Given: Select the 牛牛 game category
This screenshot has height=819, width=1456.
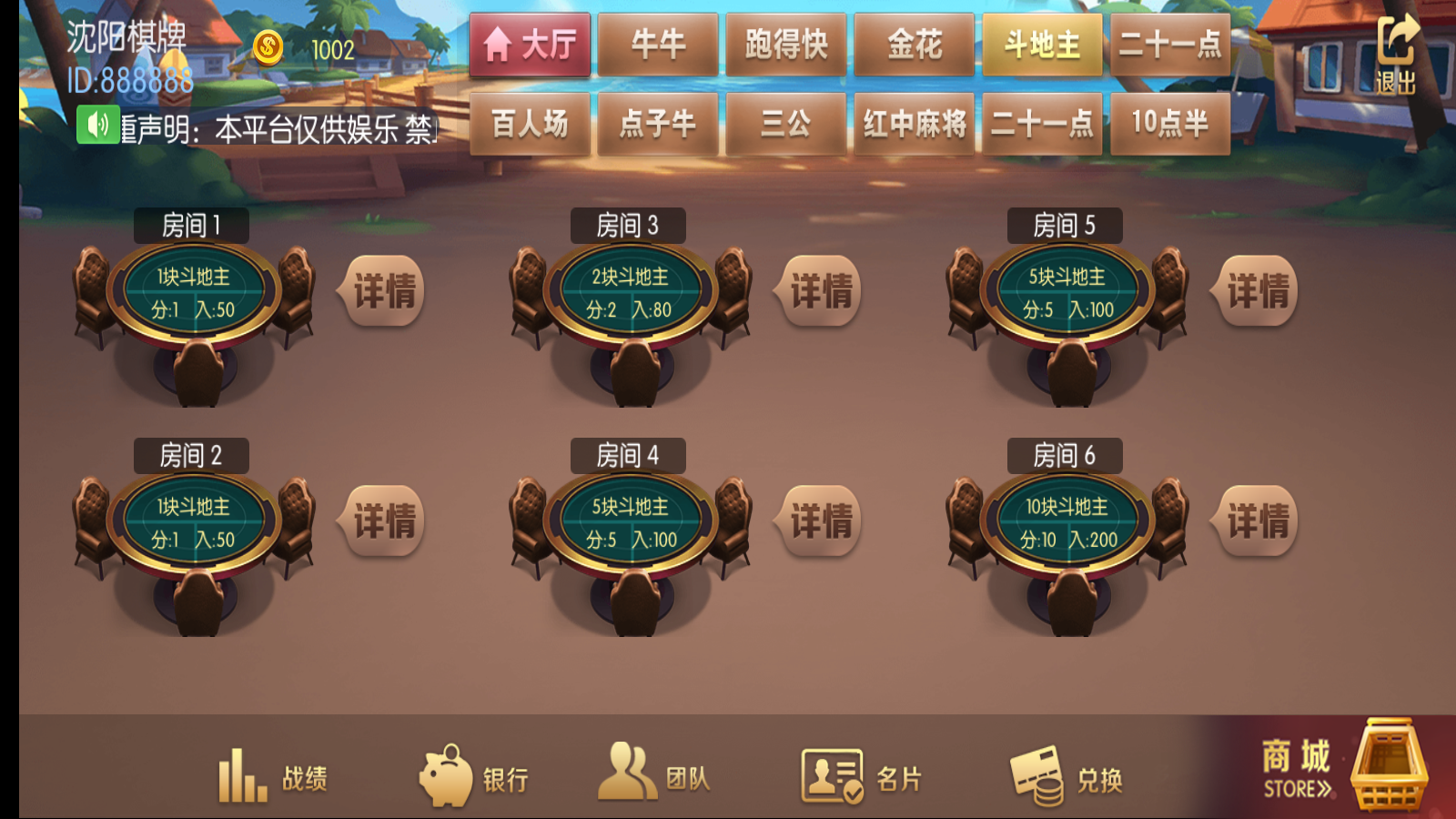Looking at the screenshot, I should [x=658, y=44].
